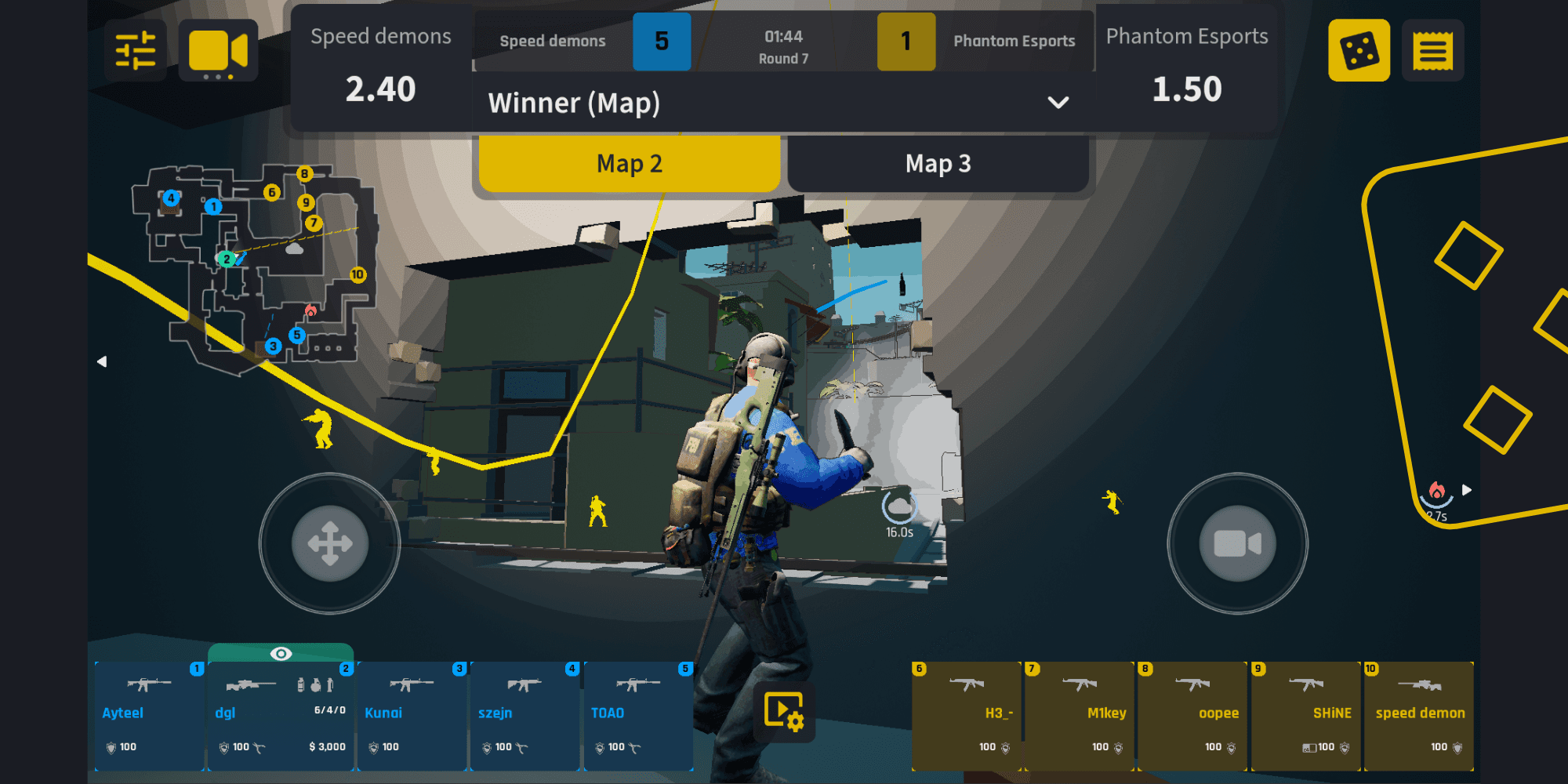Select the Ayteel player card
The height and width of the screenshot is (784, 1568).
click(149, 715)
